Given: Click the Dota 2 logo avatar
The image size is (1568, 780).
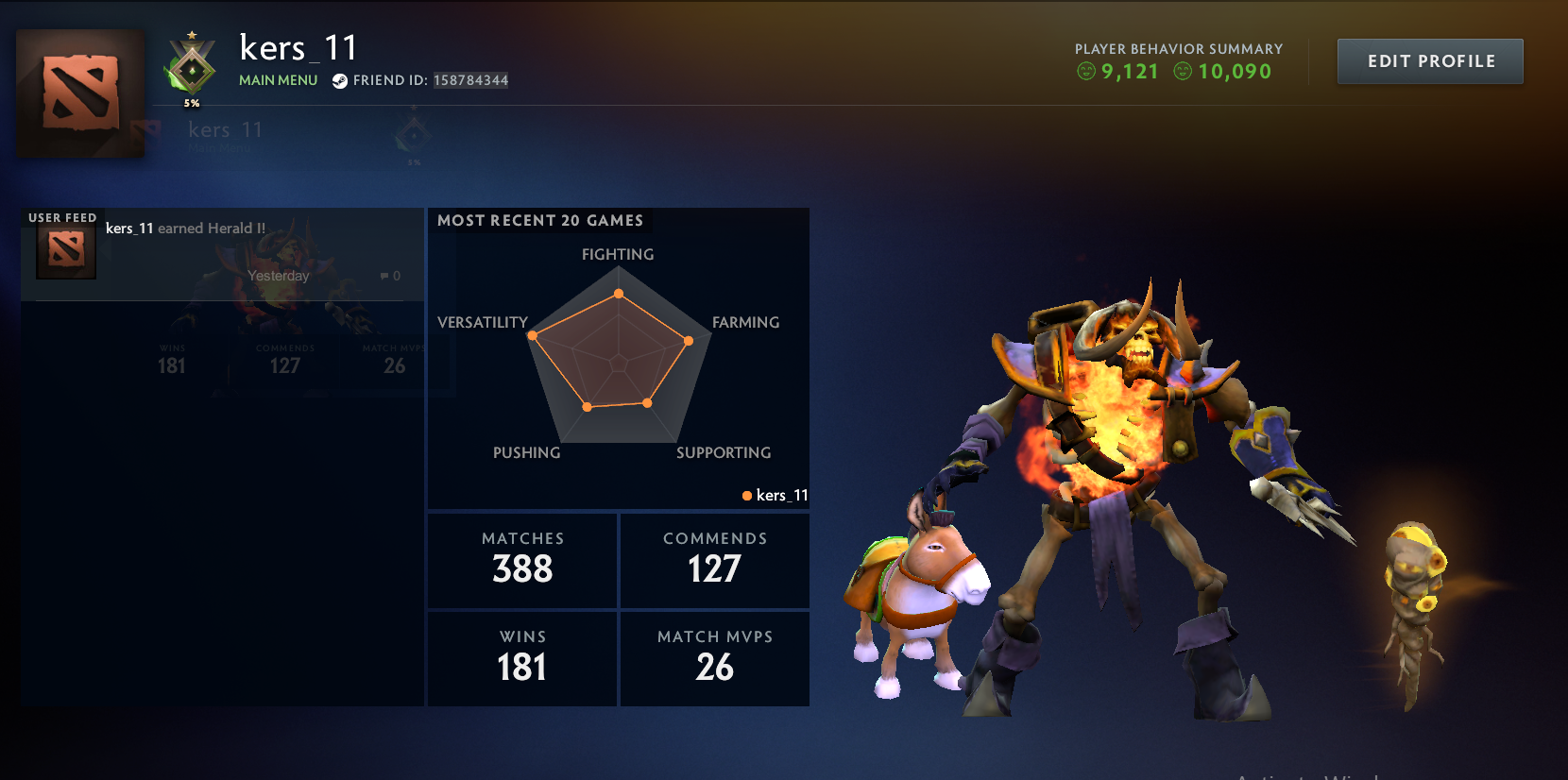Looking at the screenshot, I should tap(79, 92).
